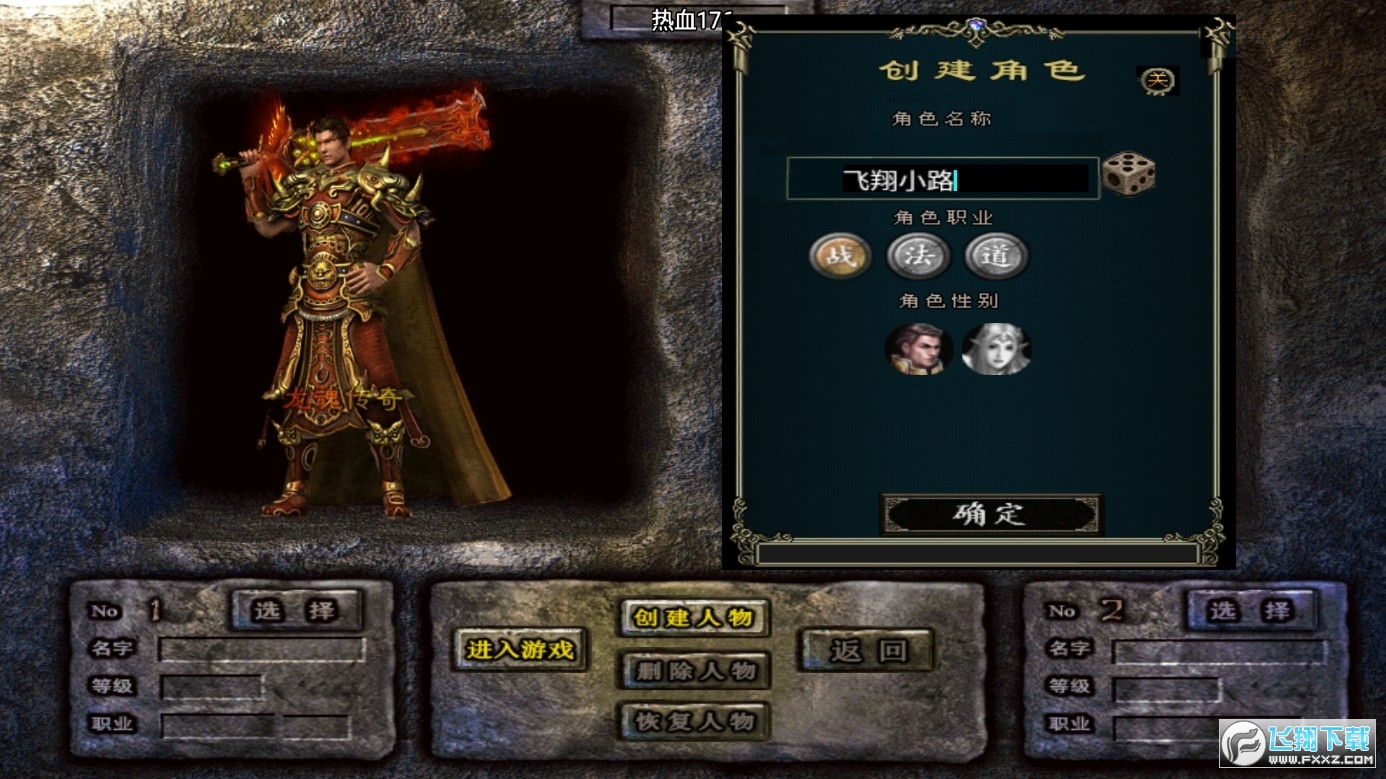Click the character name input field
Screen dimensions: 1386x779
click(x=942, y=180)
